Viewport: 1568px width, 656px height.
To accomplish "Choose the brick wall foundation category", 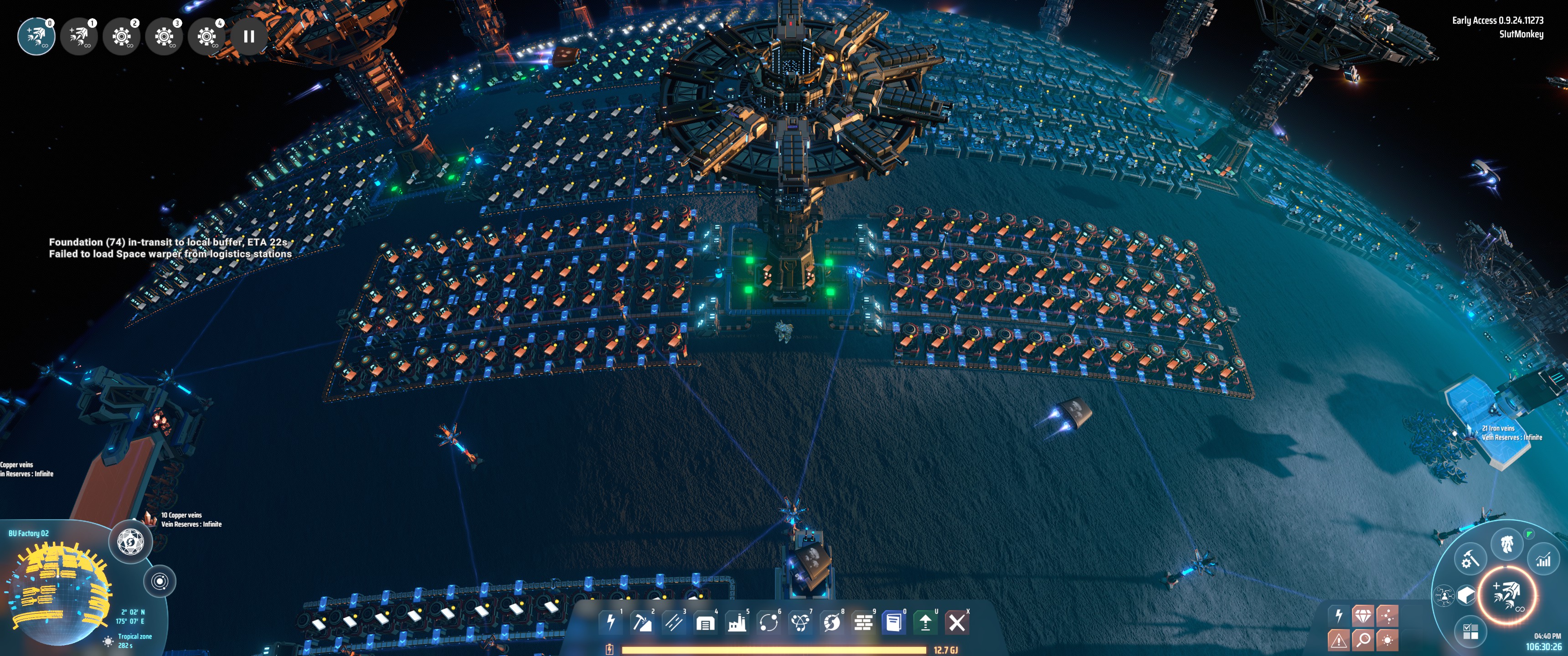I will pos(863,623).
